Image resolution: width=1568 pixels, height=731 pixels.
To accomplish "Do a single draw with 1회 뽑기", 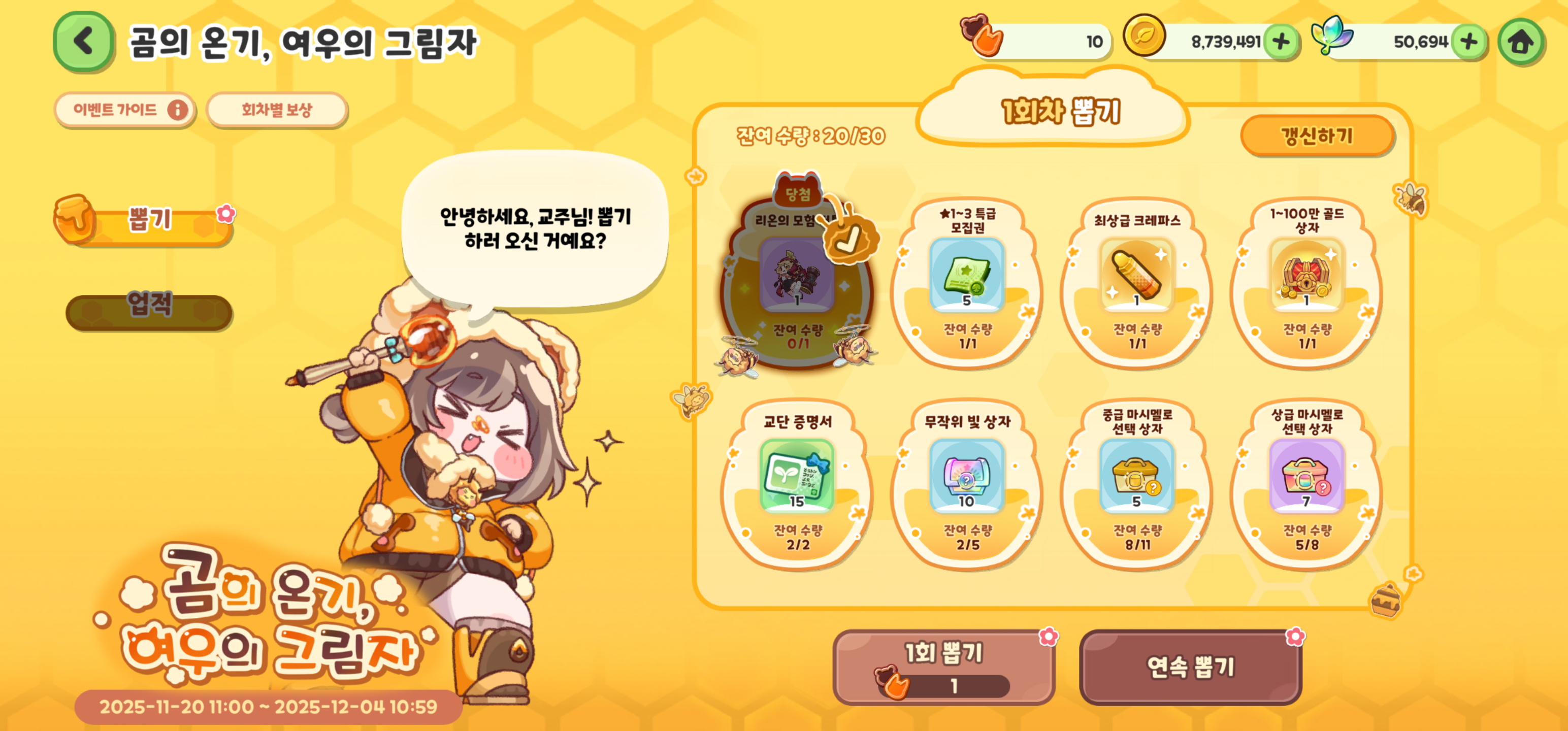I will tap(943, 667).
